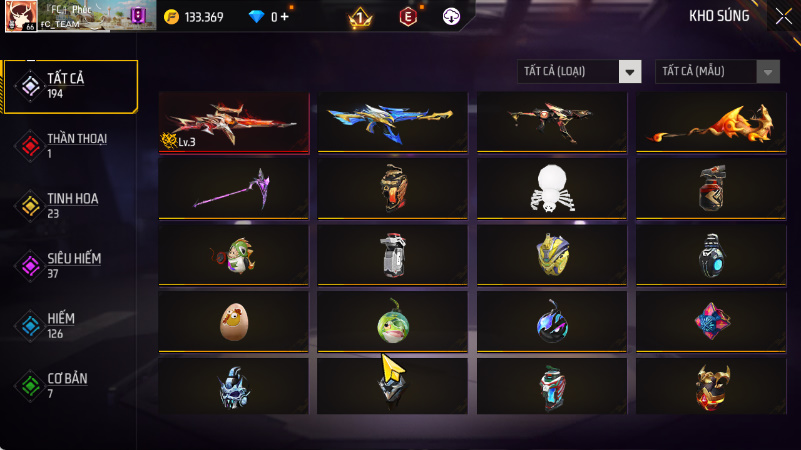
Task: Select the flaming dragon gun skin
Action: pos(712,122)
